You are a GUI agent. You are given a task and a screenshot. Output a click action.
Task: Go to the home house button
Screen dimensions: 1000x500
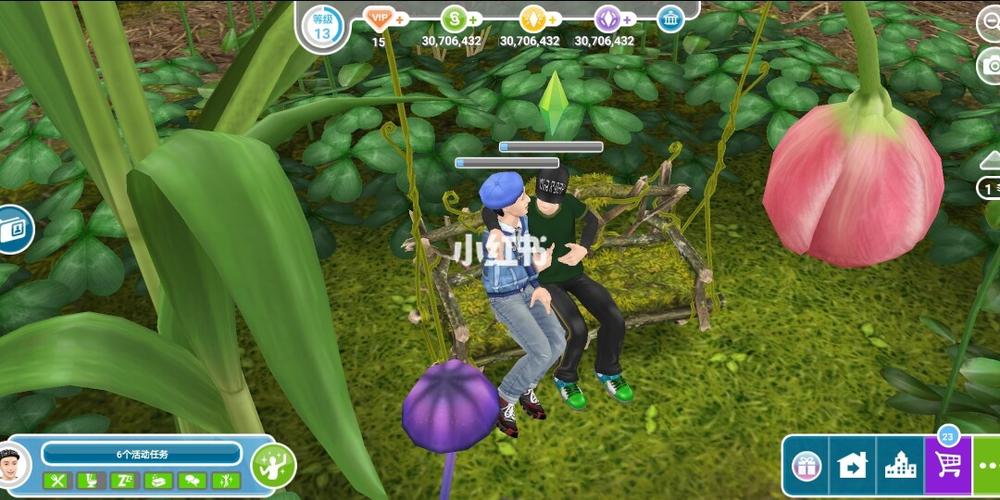coord(852,466)
